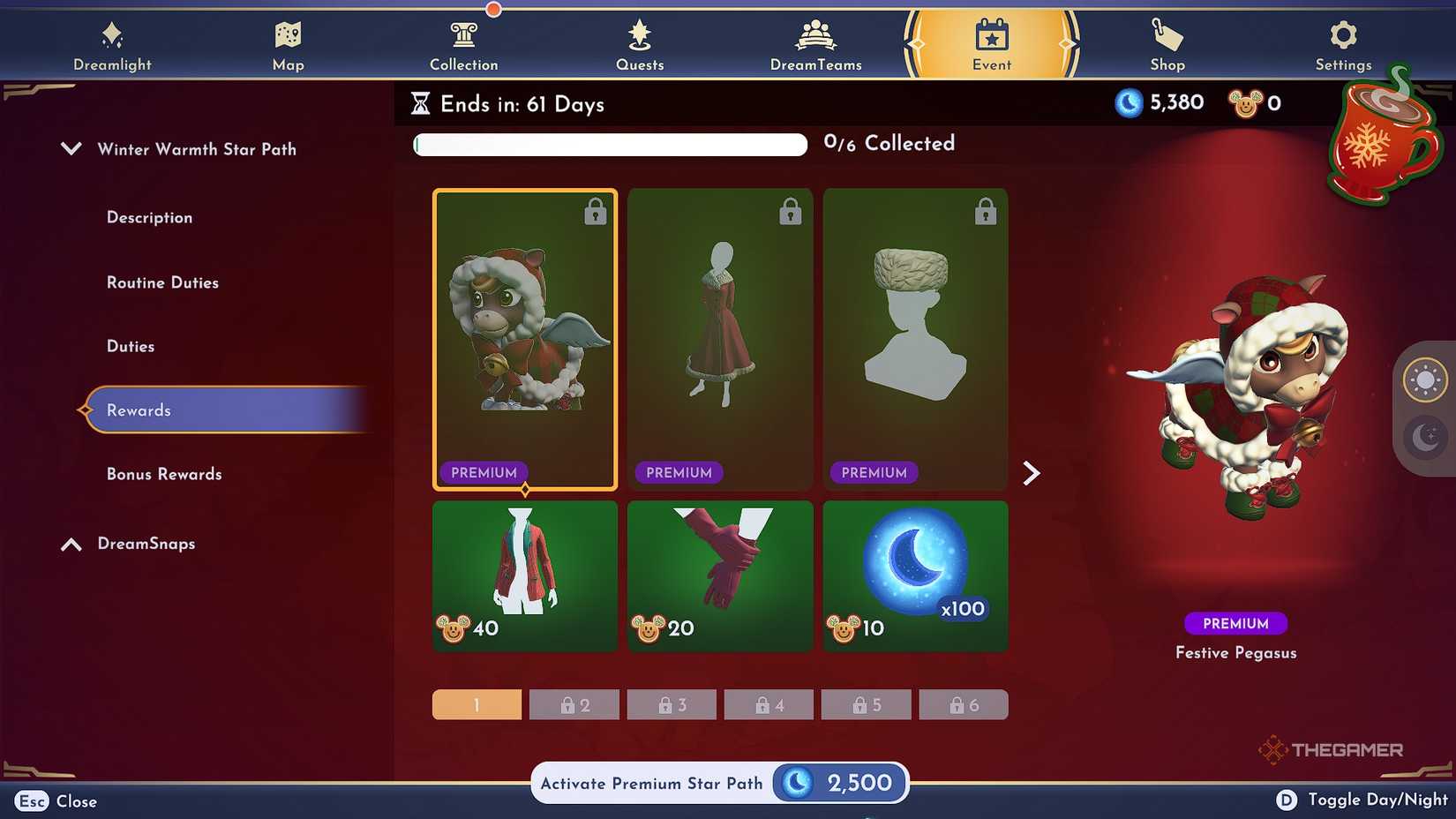The image size is (1456, 819).
Task: Toggle Day/Night via the D control
Action: (x=1287, y=800)
